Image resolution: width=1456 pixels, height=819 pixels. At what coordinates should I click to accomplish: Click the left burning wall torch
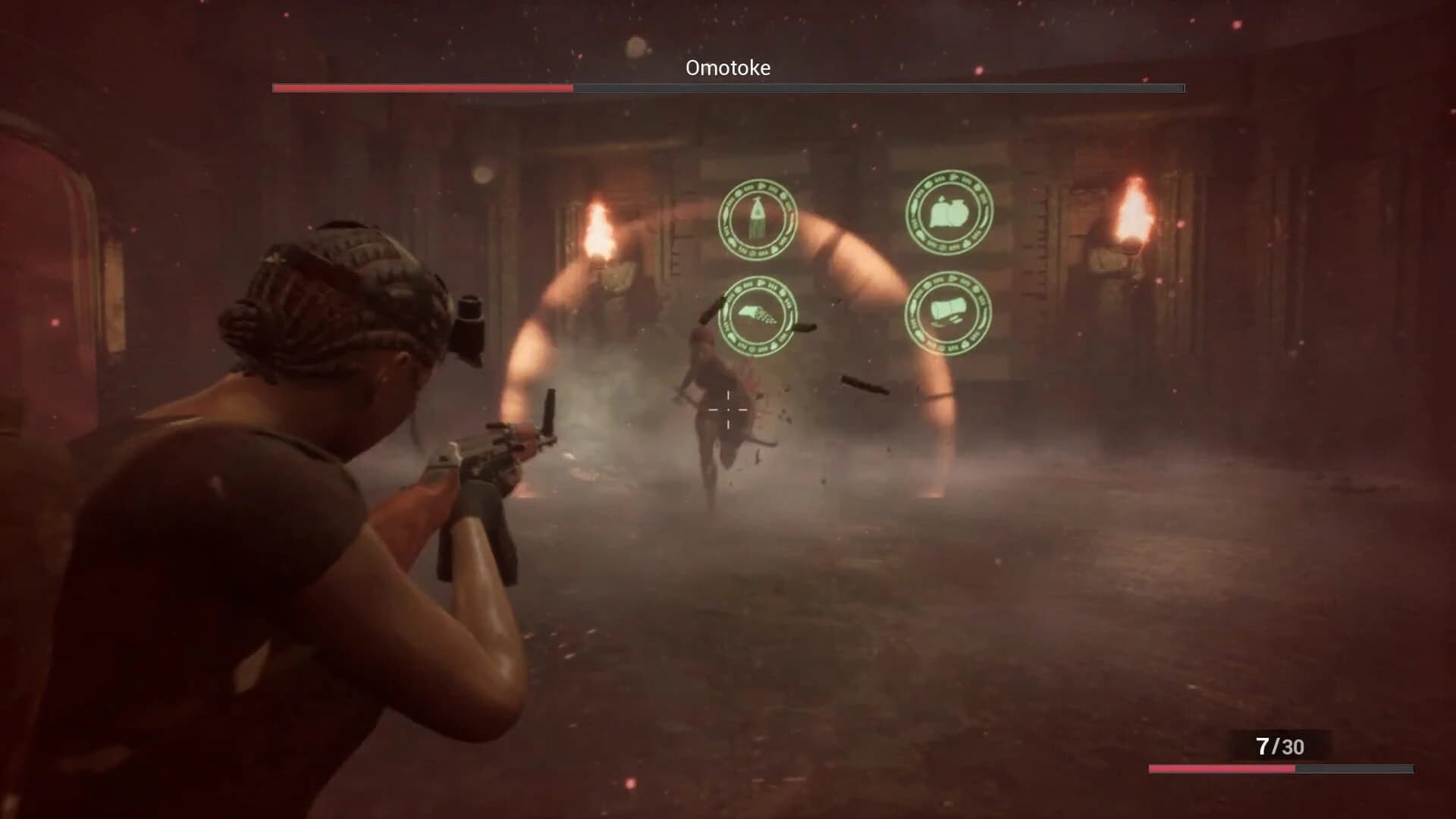599,227
